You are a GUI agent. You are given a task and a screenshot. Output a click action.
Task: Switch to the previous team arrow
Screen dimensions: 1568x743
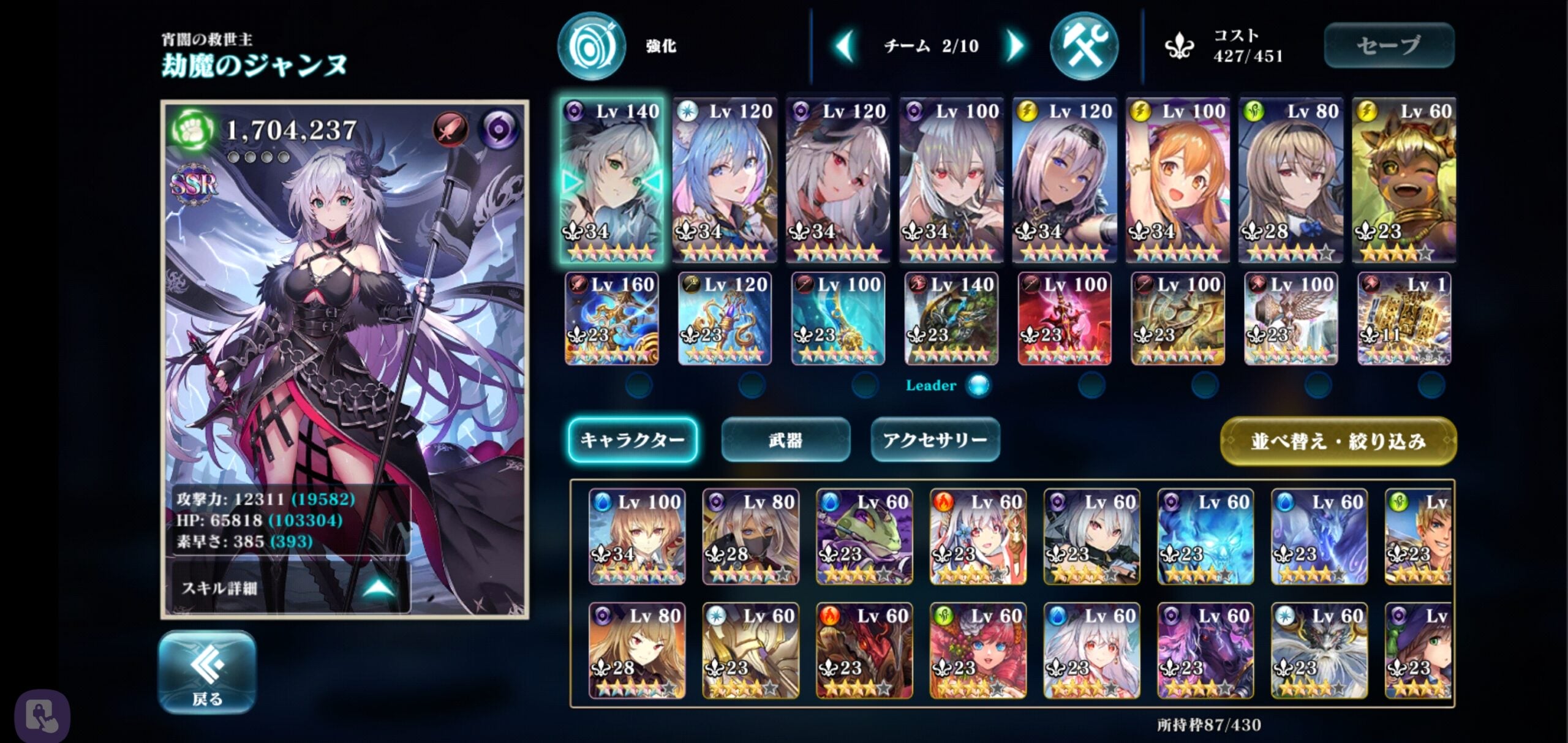pos(846,46)
